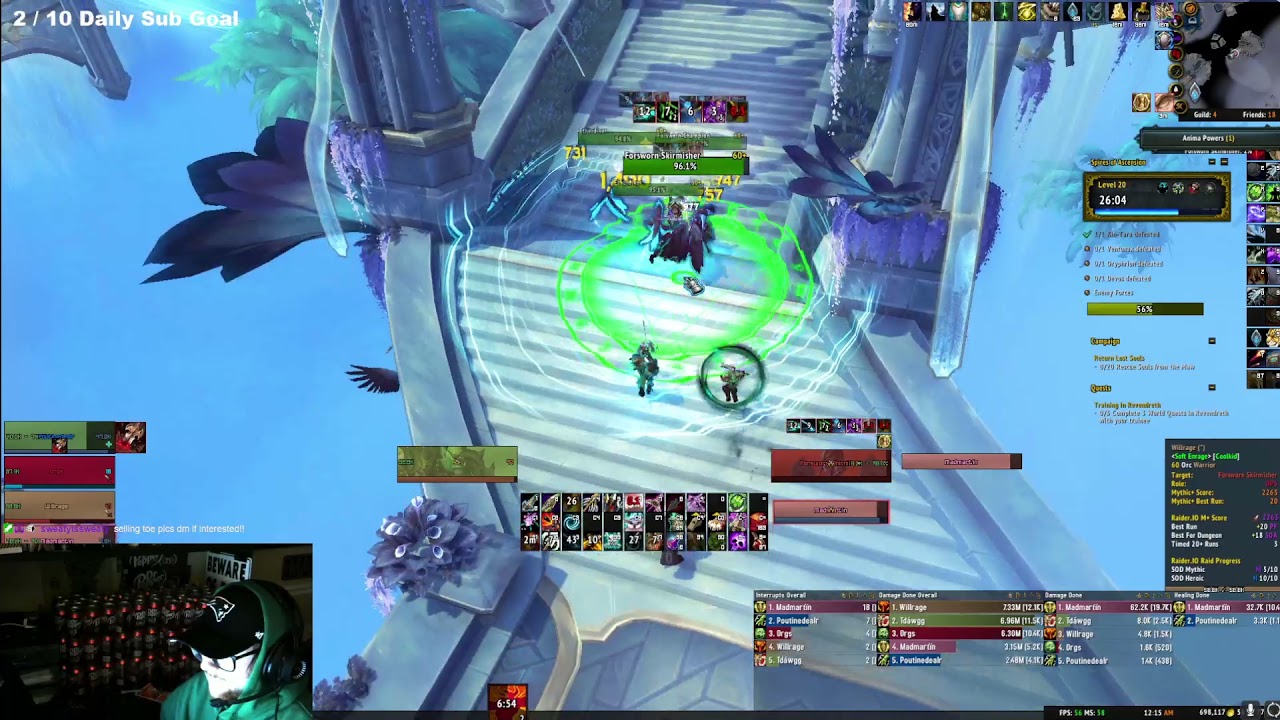The width and height of the screenshot is (1280, 720).
Task: Expand the Anima Powers (1) bar
Action: pos(1207,138)
